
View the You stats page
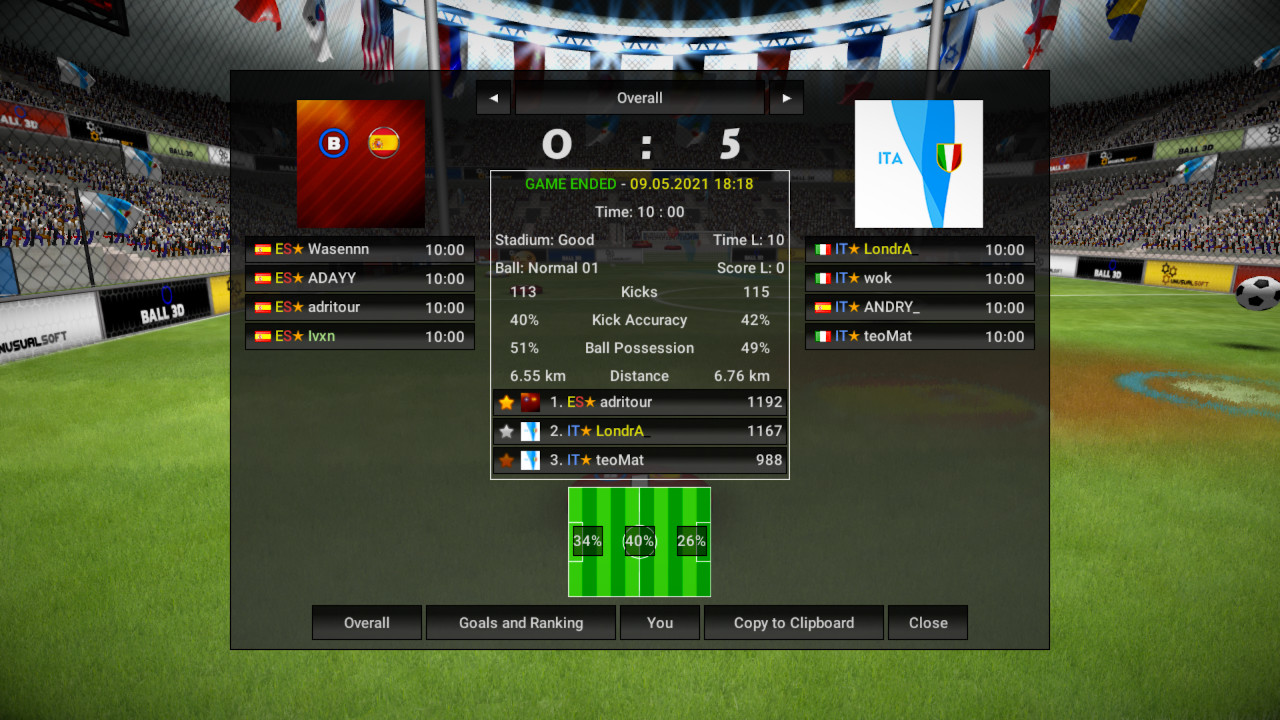[659, 622]
